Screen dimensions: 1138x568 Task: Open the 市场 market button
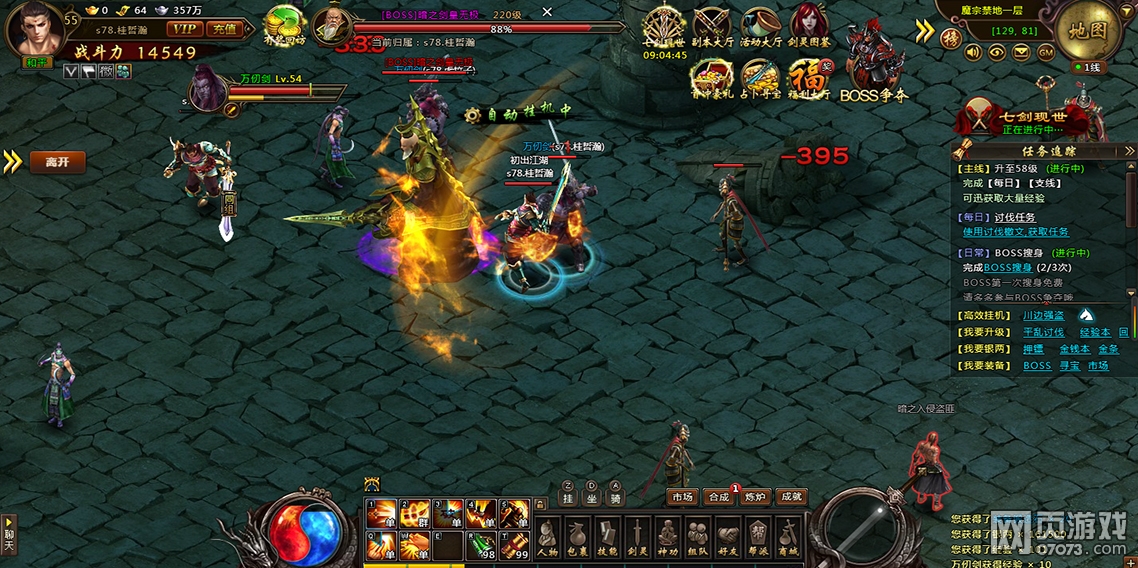(x=682, y=497)
